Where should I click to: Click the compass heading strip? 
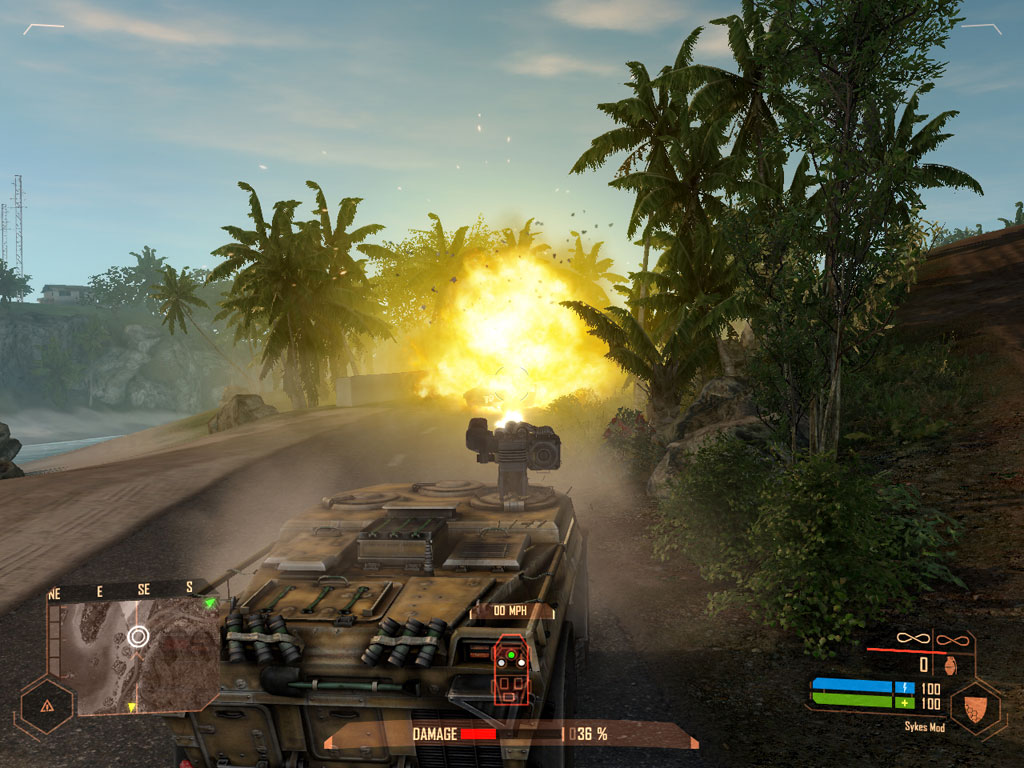tap(125, 591)
